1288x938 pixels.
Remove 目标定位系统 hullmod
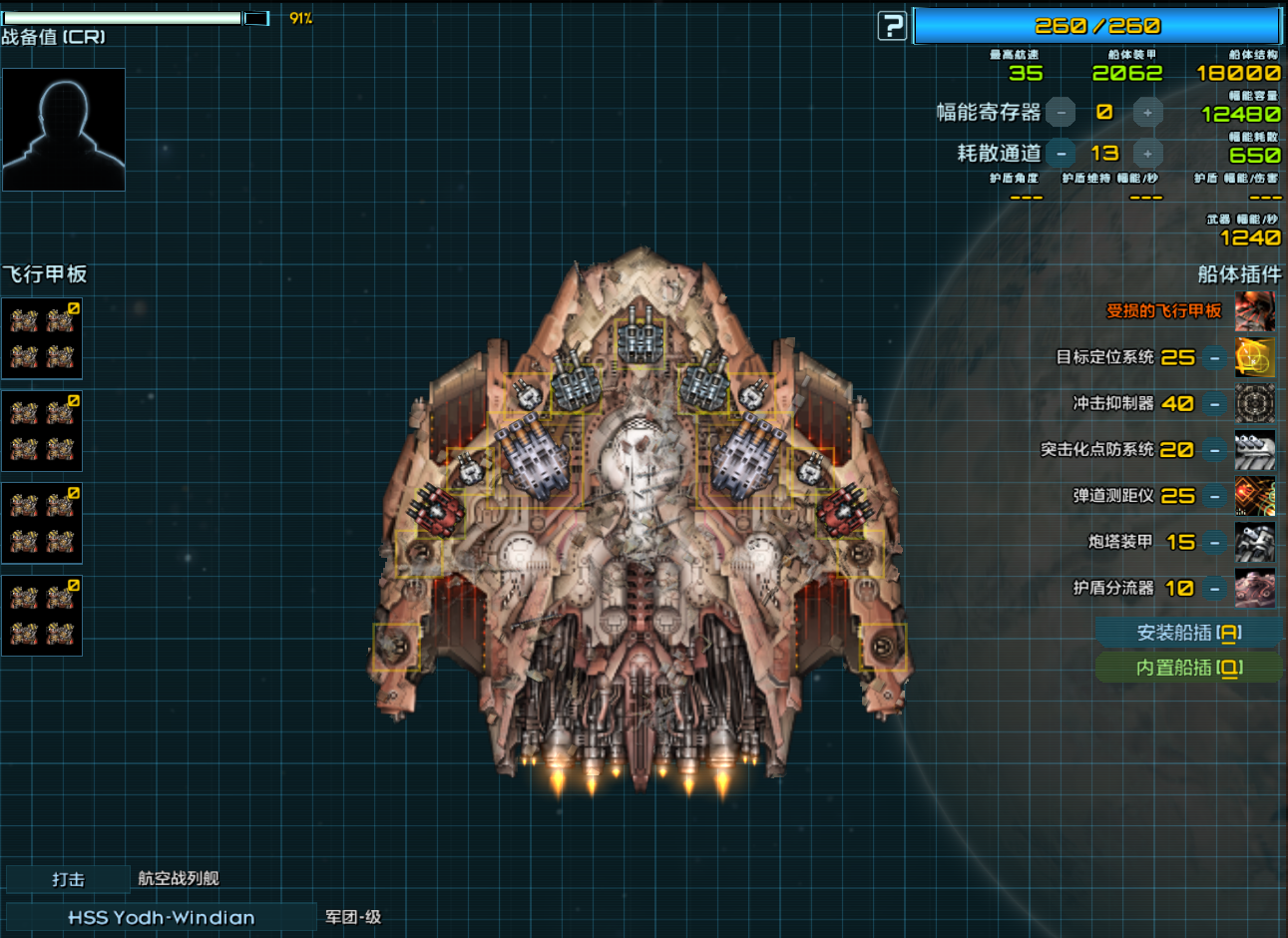[x=1214, y=357]
